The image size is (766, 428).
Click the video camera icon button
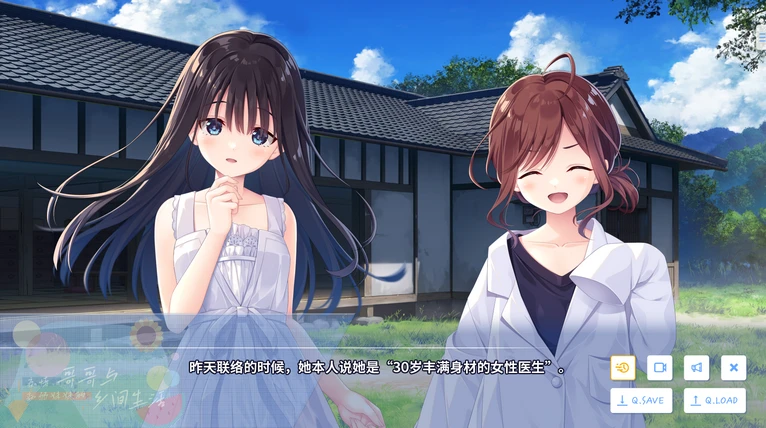[659, 368]
